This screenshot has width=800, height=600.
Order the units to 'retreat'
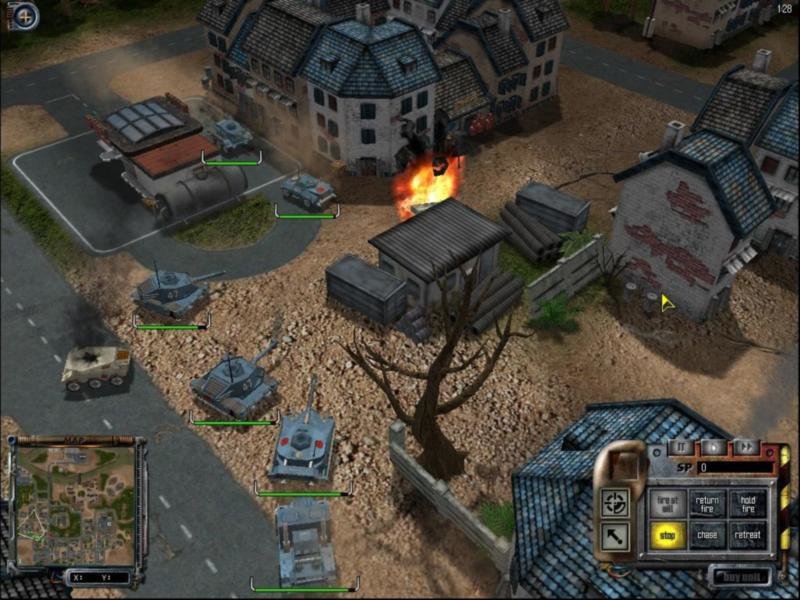[x=747, y=535]
